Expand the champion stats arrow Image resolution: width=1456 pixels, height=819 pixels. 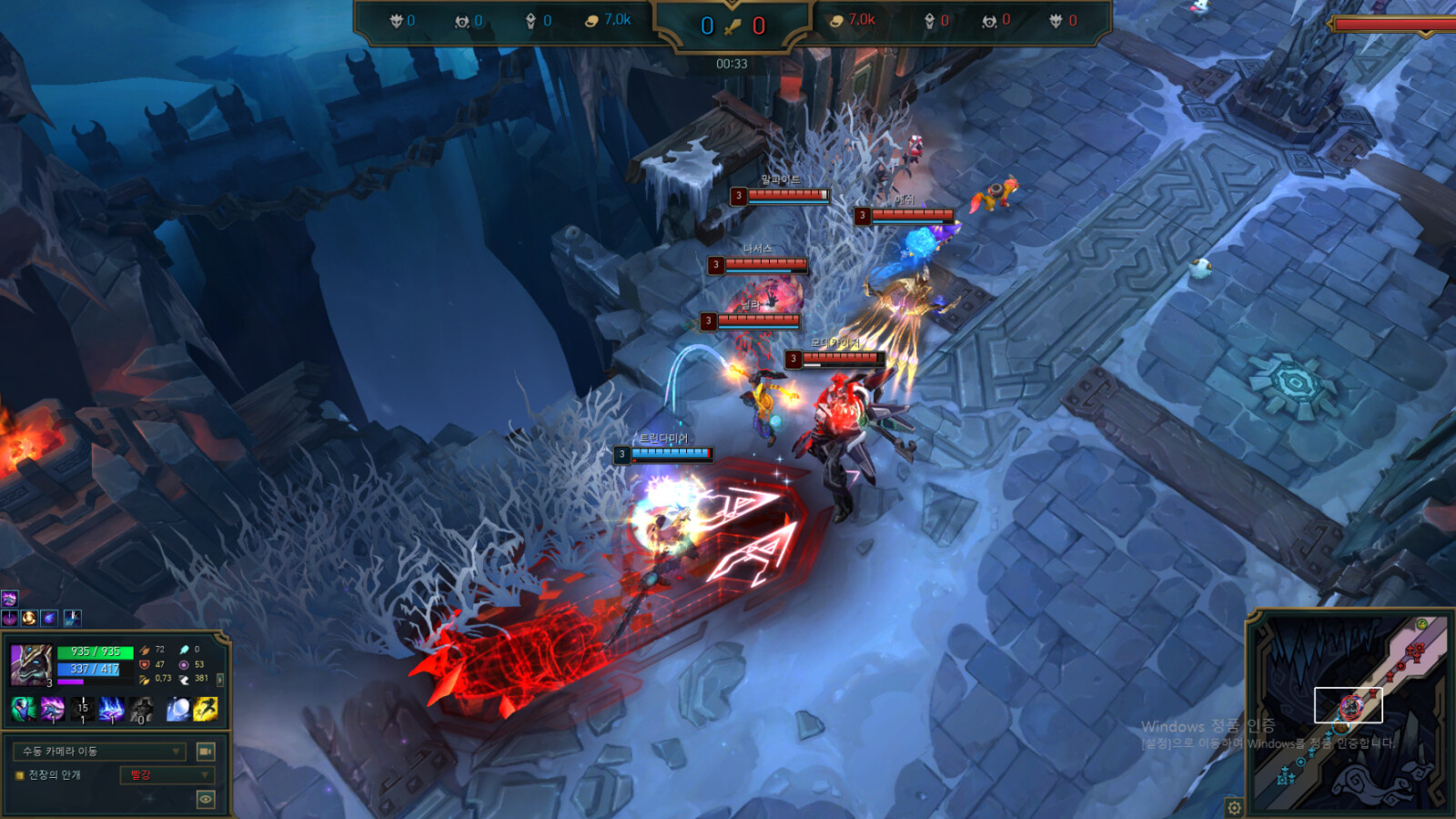pos(220,679)
